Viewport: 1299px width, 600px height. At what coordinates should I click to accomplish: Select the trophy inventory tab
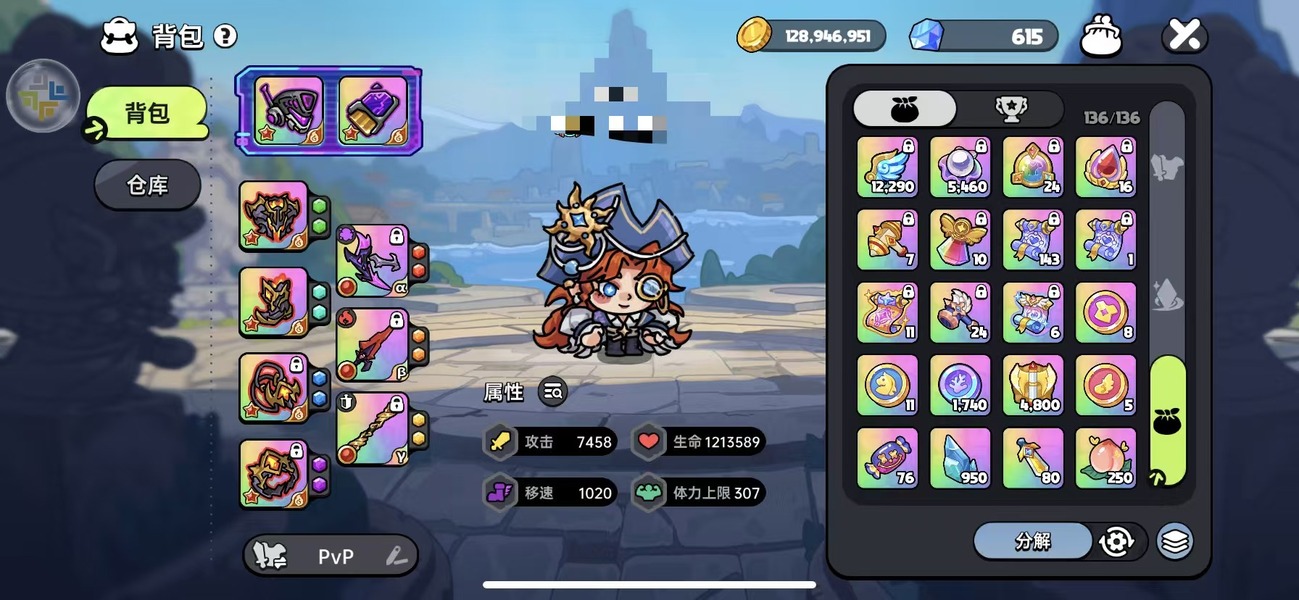1009,109
